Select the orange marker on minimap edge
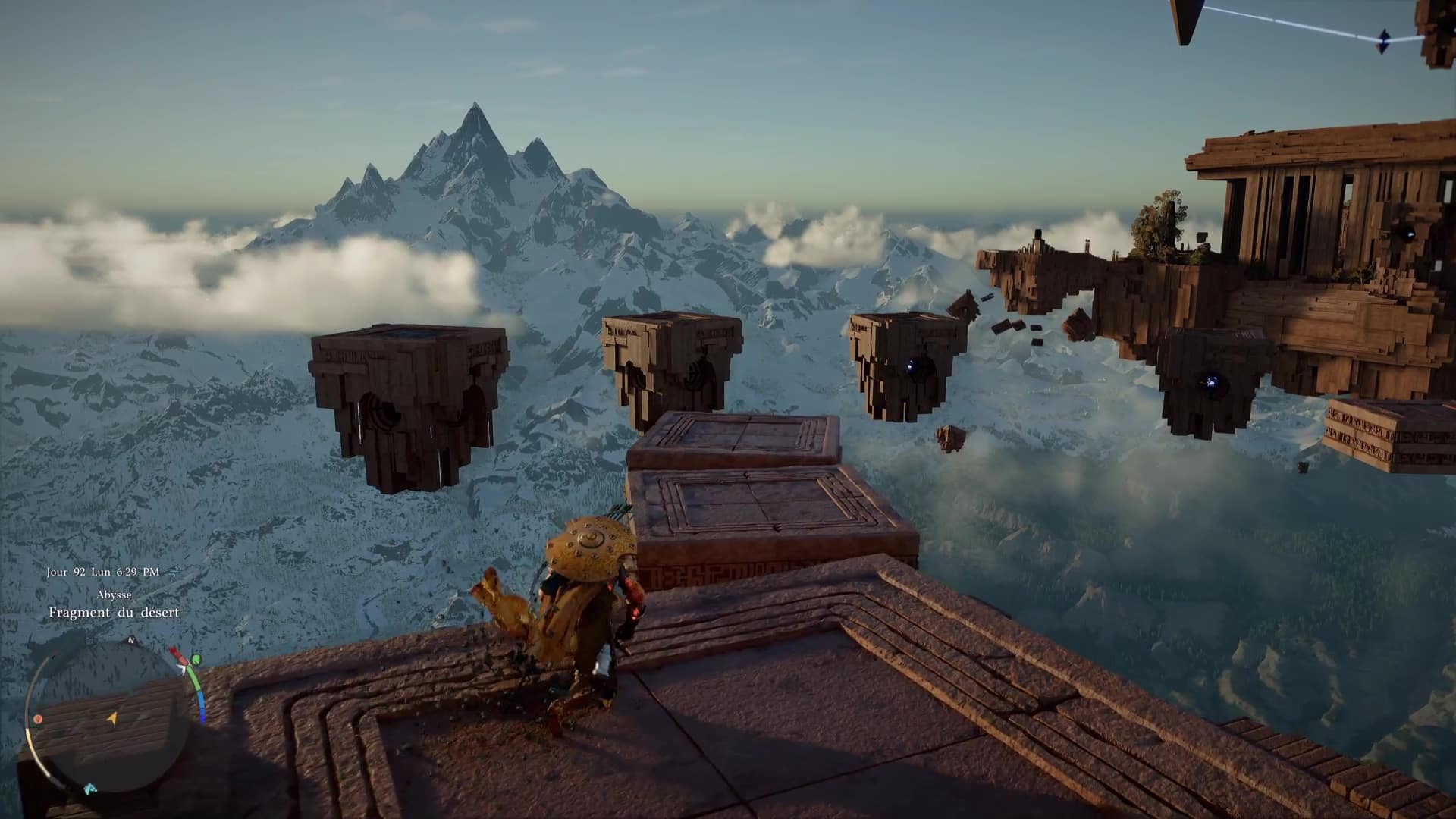Image resolution: width=1456 pixels, height=819 pixels. [x=38, y=718]
